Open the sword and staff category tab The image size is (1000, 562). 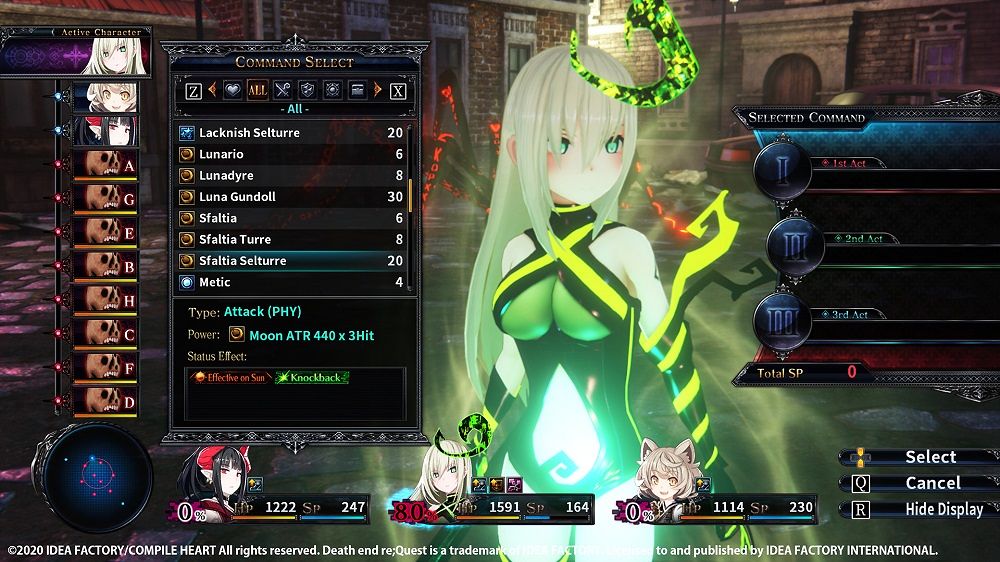coord(283,90)
